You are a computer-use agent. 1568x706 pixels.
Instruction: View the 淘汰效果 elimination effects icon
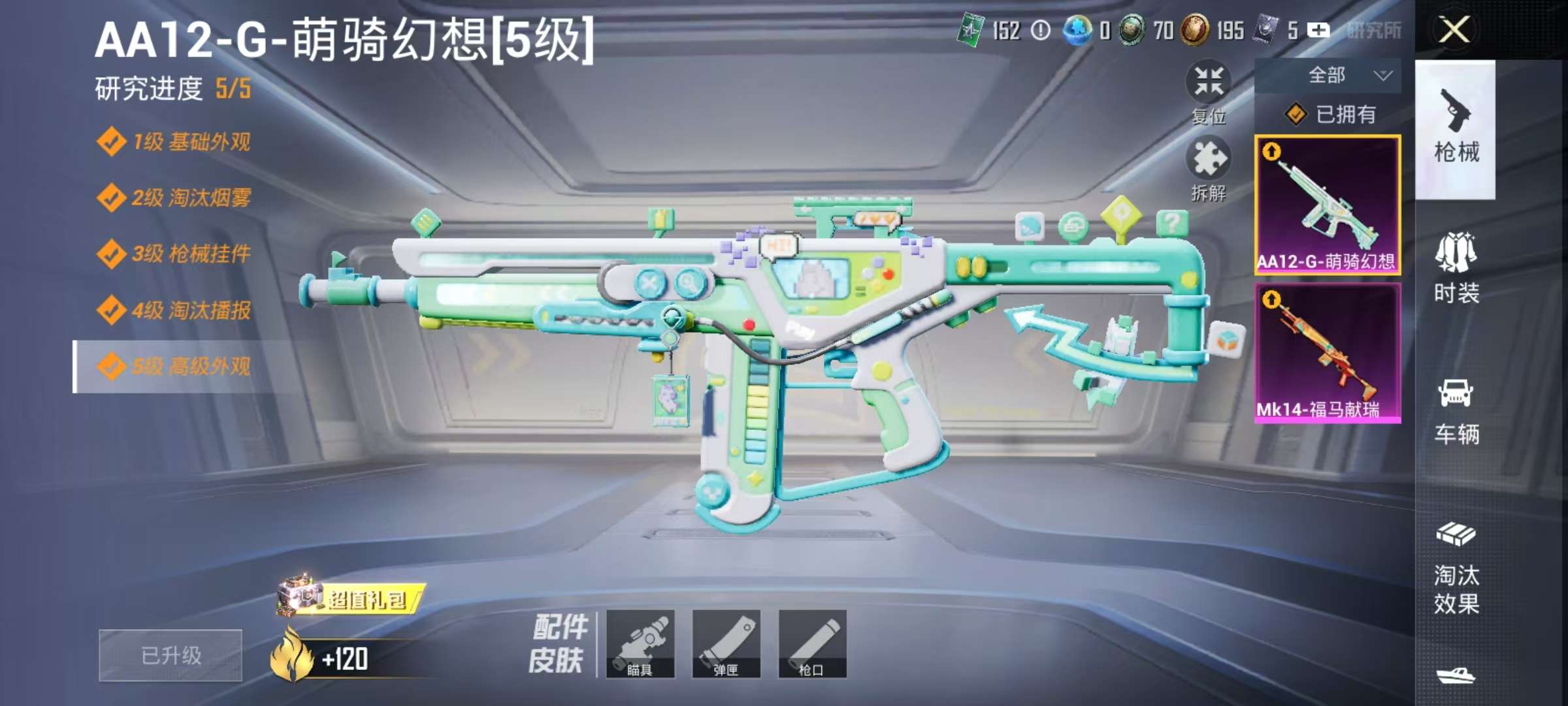click(x=1458, y=575)
